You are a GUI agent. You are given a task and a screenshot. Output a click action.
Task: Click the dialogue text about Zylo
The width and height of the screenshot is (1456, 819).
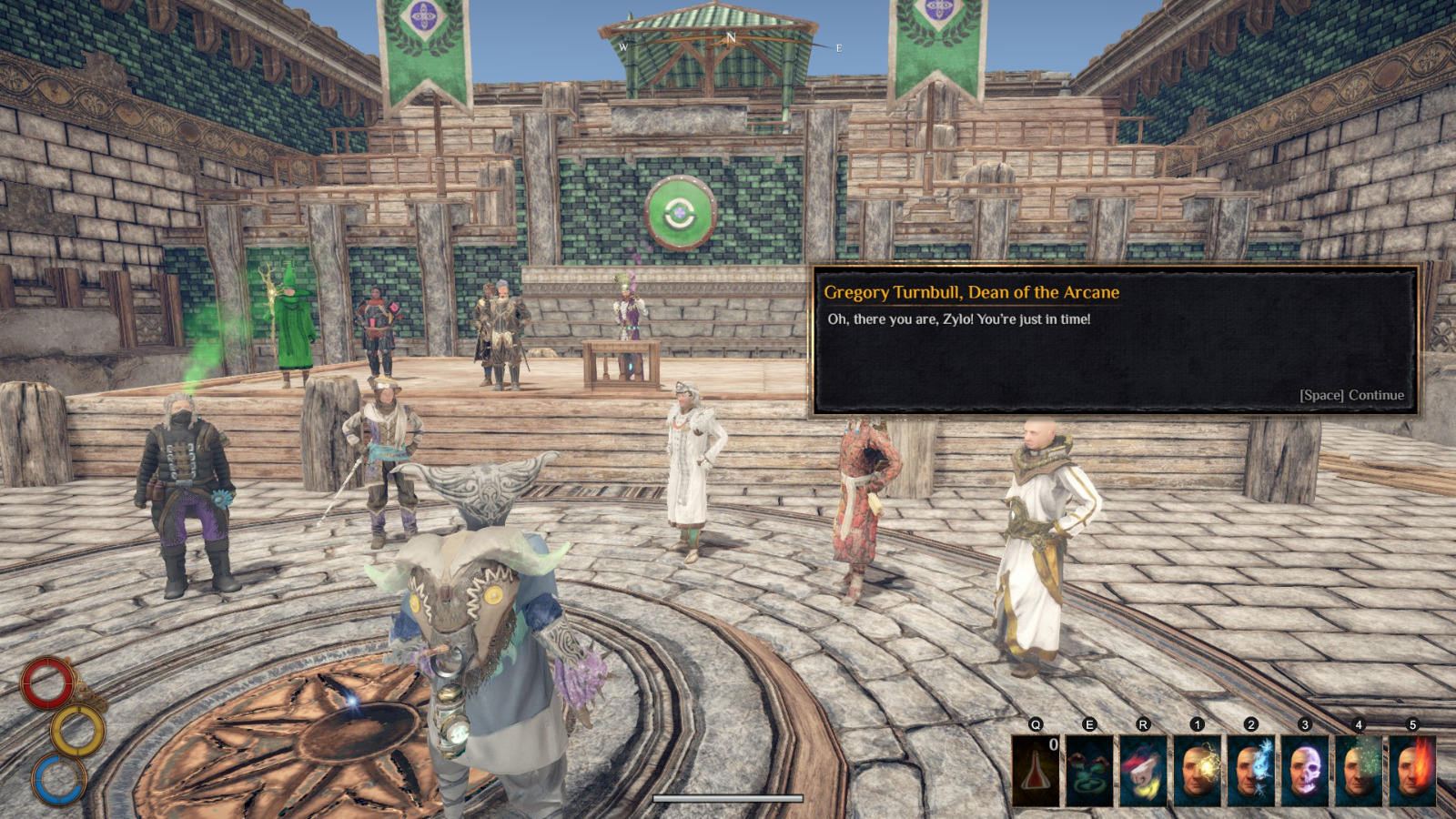coord(957,319)
